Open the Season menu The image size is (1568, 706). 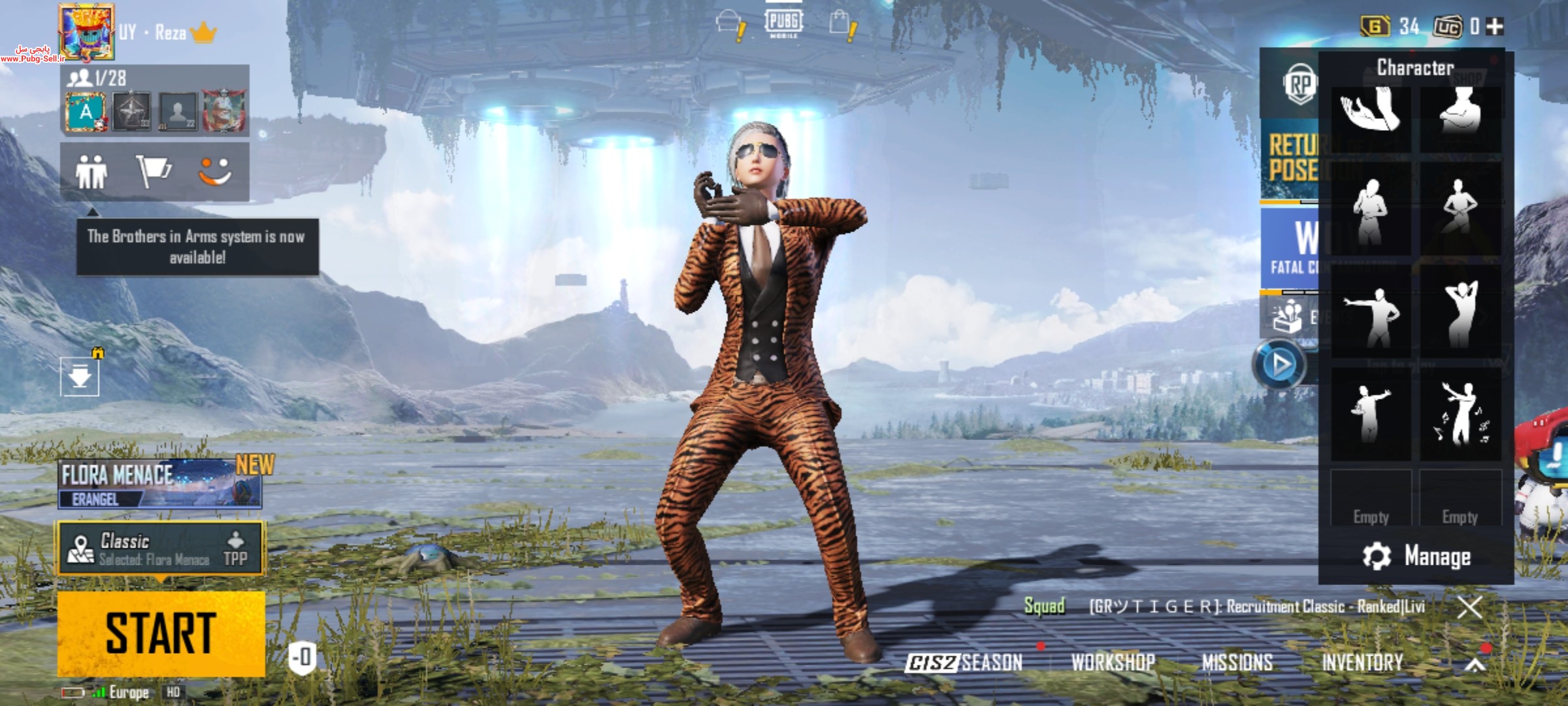(x=964, y=663)
